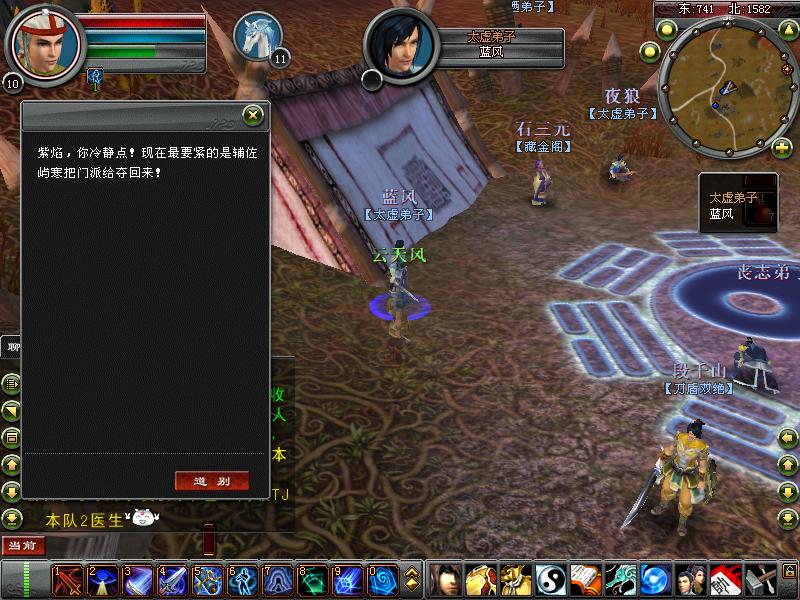Use the sword slash skill in slot 4
Image resolution: width=800 pixels, height=600 pixels.
[172, 580]
